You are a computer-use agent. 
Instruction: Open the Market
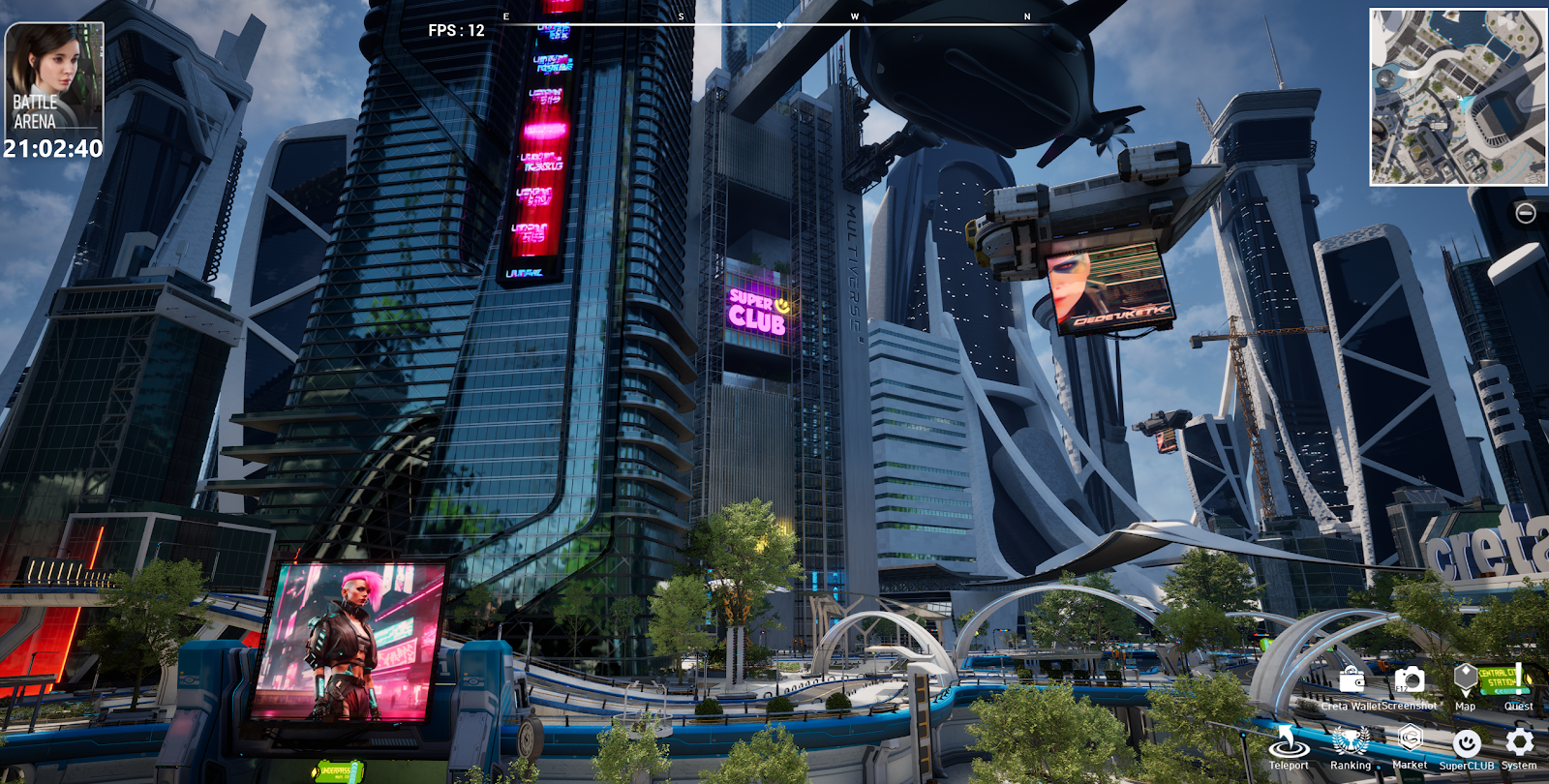1410,741
